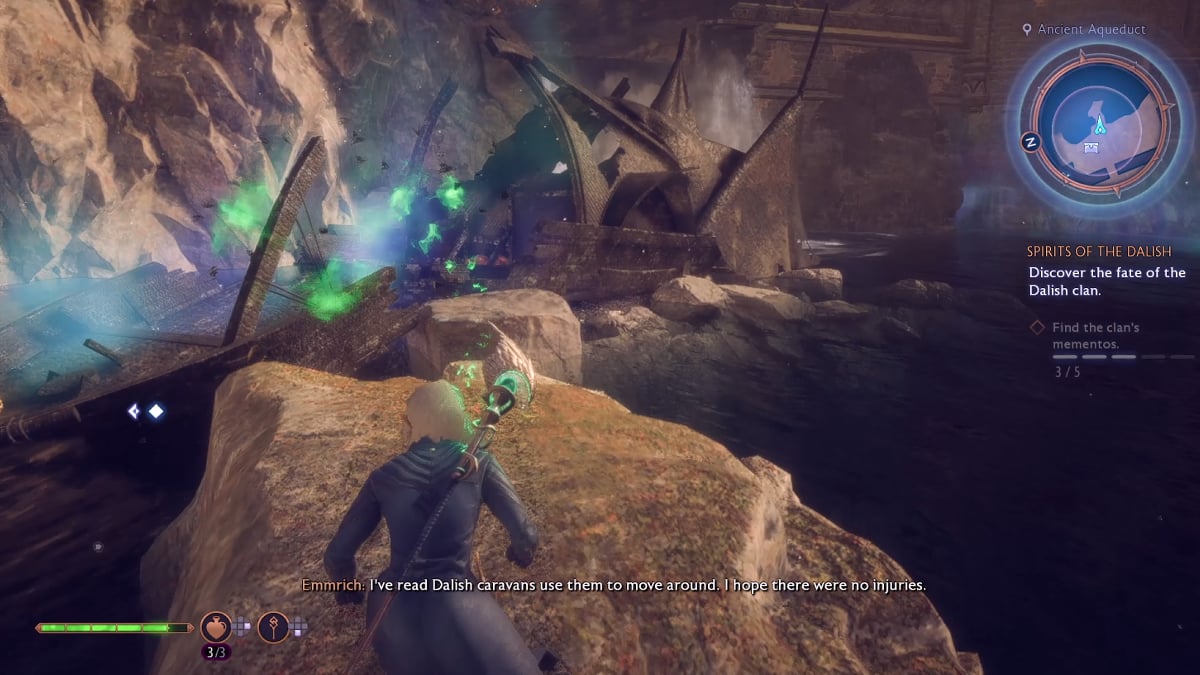Click the north compass marker on the minimap
This screenshot has height=675, width=1200.
(x=1028, y=142)
